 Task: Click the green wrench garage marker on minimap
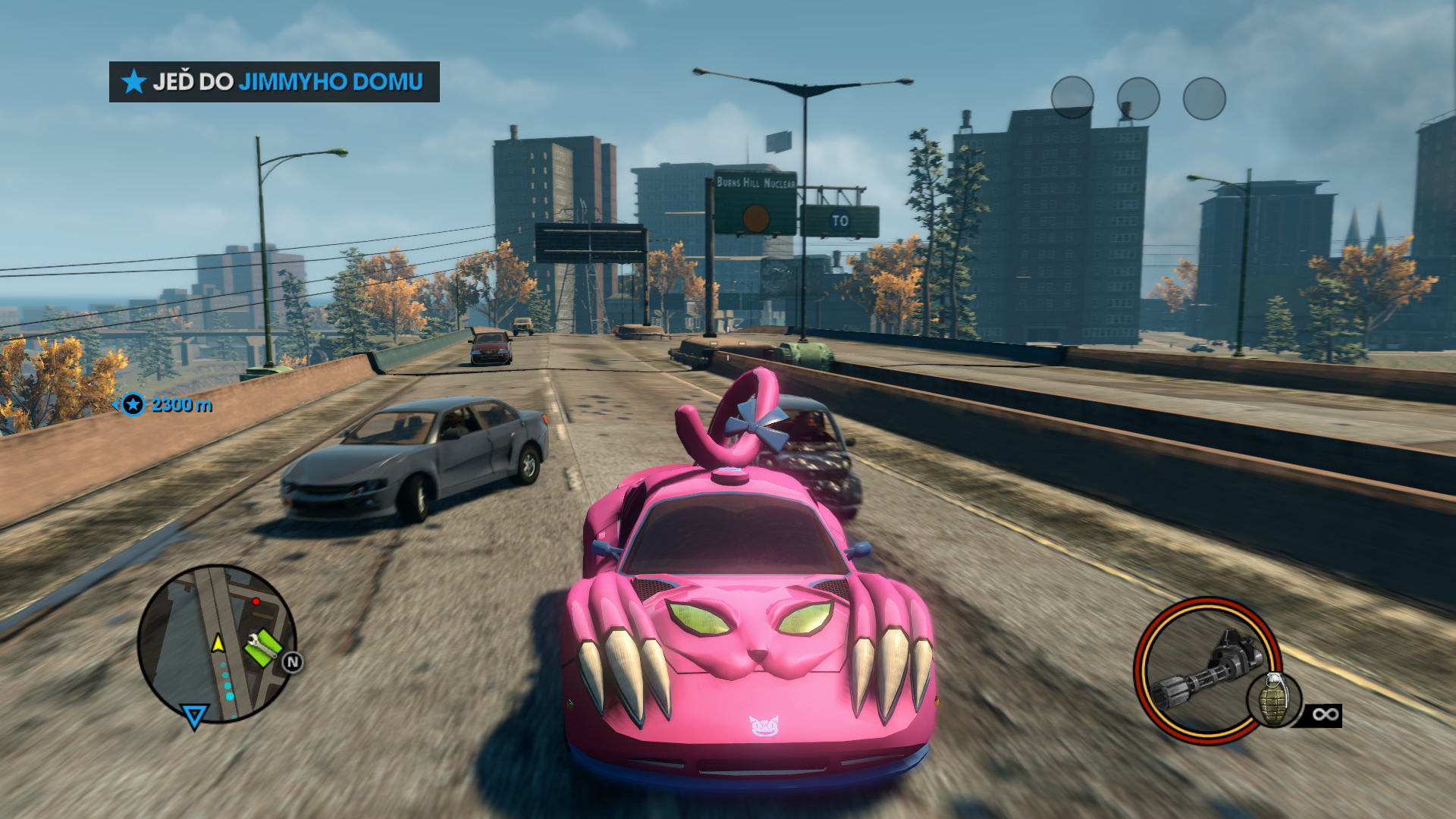[262, 647]
